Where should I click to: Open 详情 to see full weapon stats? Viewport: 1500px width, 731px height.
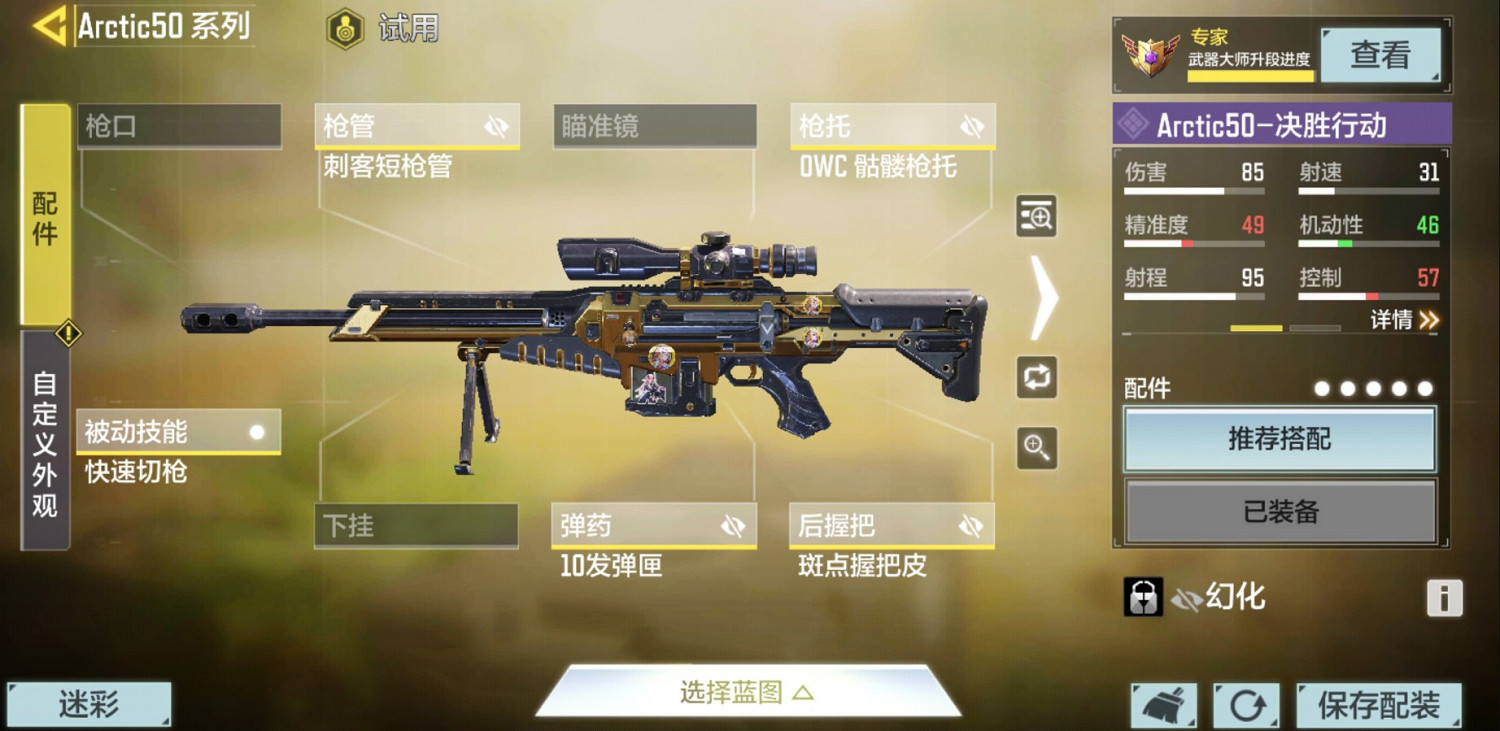click(x=1405, y=321)
